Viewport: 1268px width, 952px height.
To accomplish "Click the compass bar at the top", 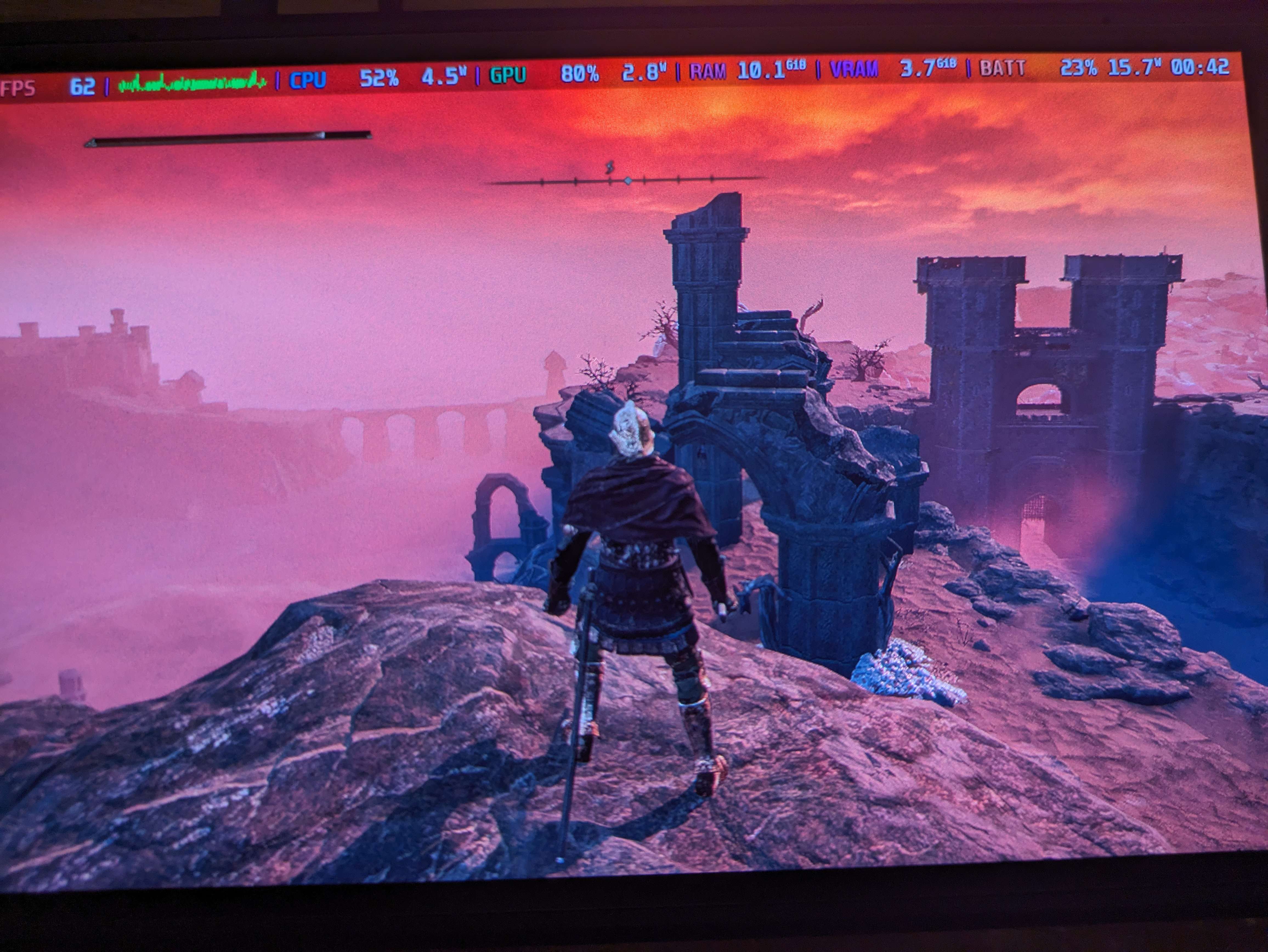I will [x=625, y=181].
